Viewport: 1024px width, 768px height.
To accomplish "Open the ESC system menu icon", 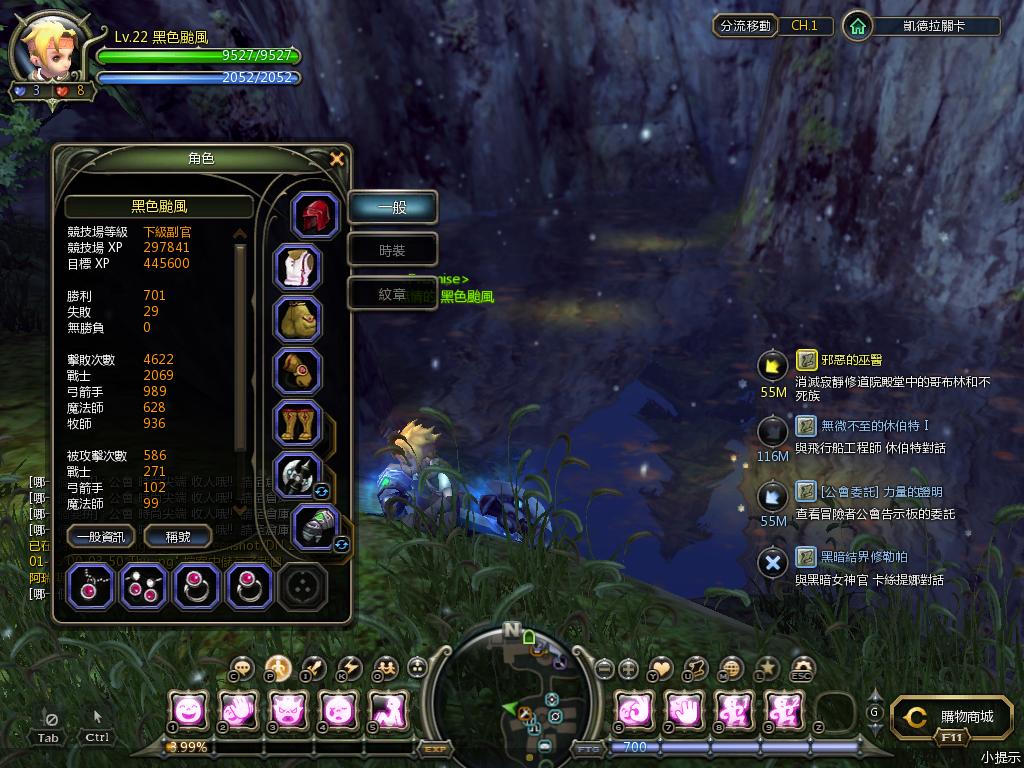I will click(x=802, y=668).
